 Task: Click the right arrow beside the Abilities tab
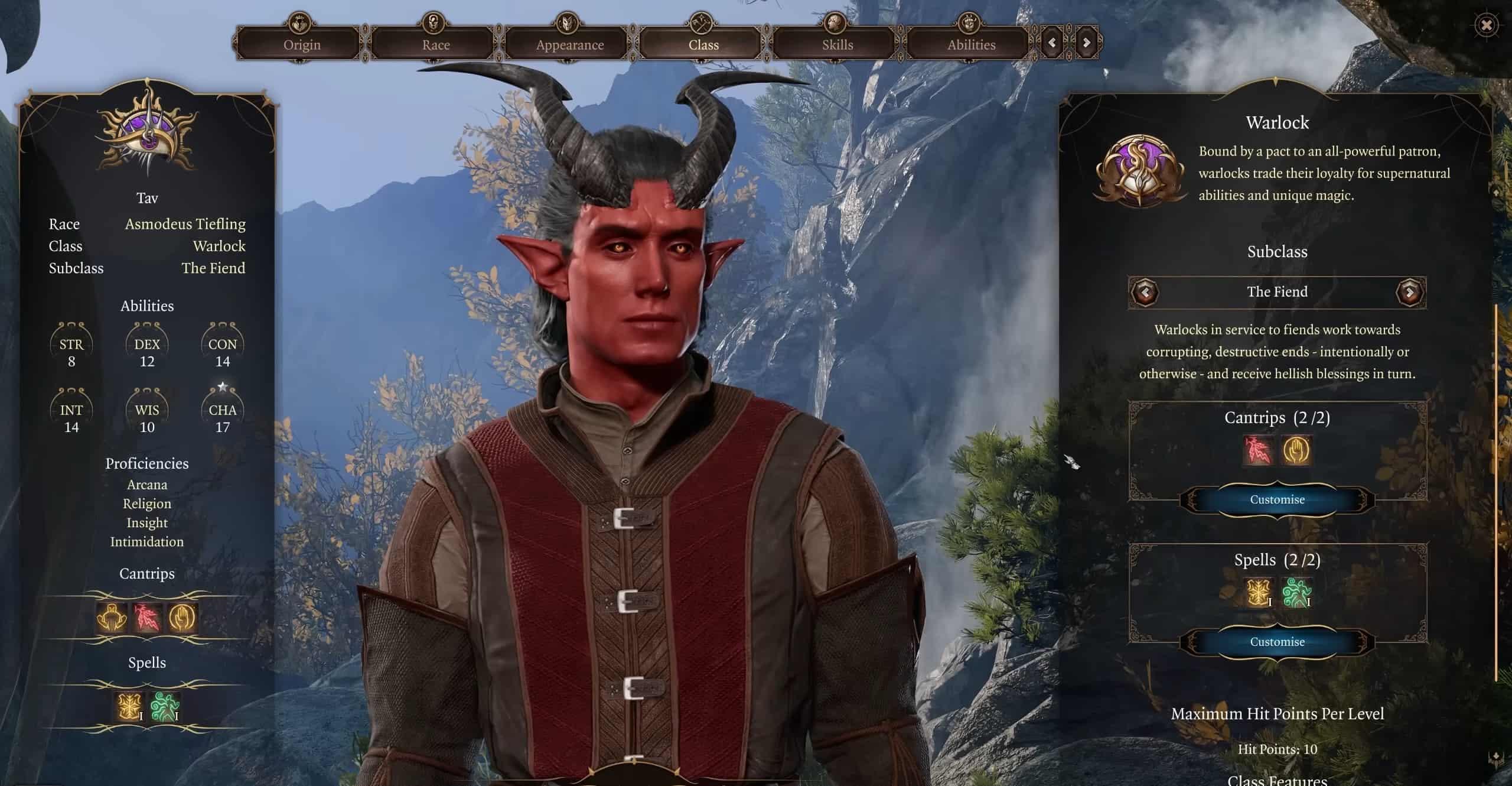pyautogui.click(x=1086, y=43)
